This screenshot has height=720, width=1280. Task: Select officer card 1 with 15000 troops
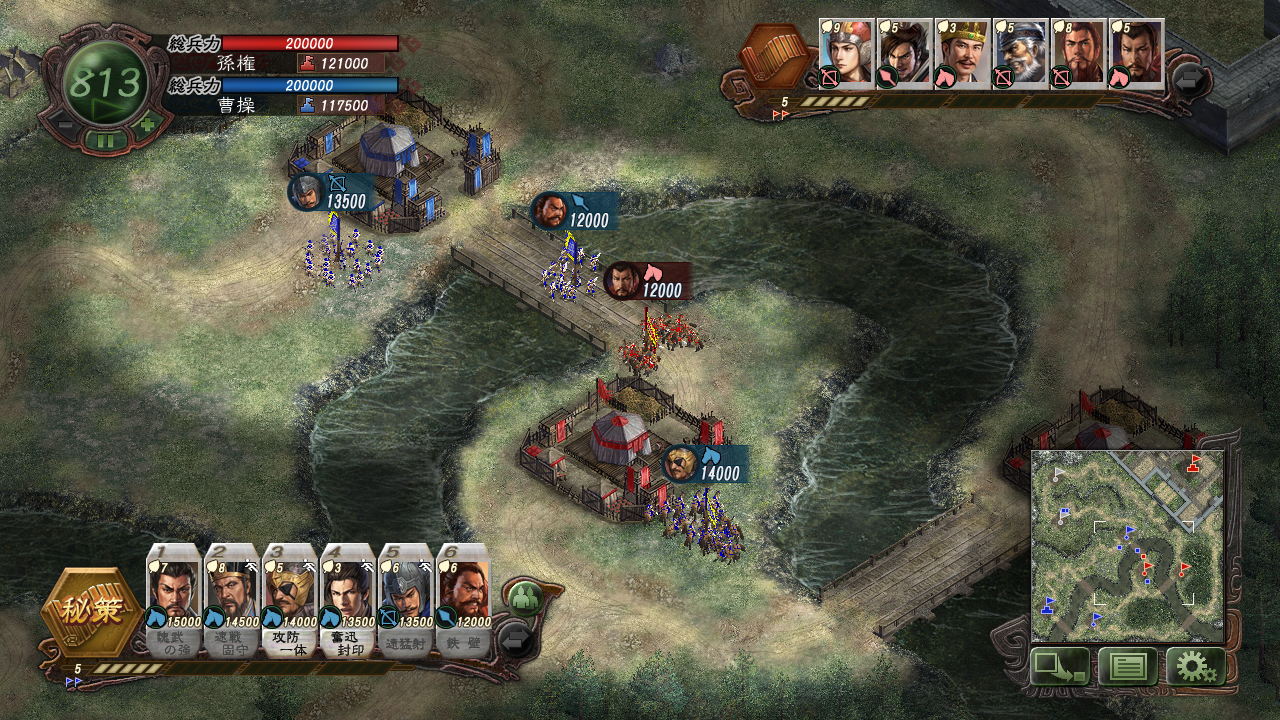(x=174, y=602)
